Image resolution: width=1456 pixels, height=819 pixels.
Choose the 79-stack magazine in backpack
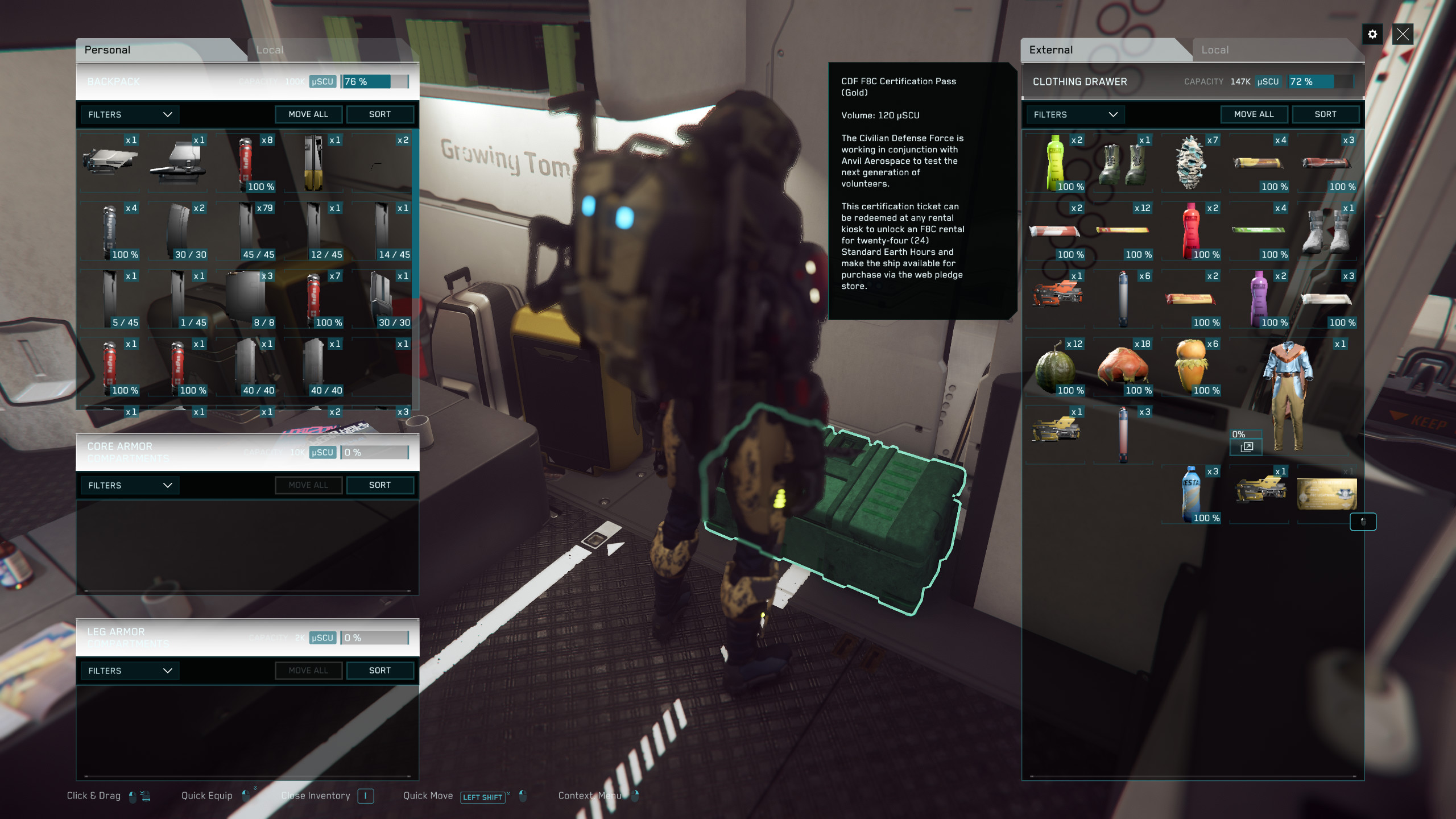point(247,231)
